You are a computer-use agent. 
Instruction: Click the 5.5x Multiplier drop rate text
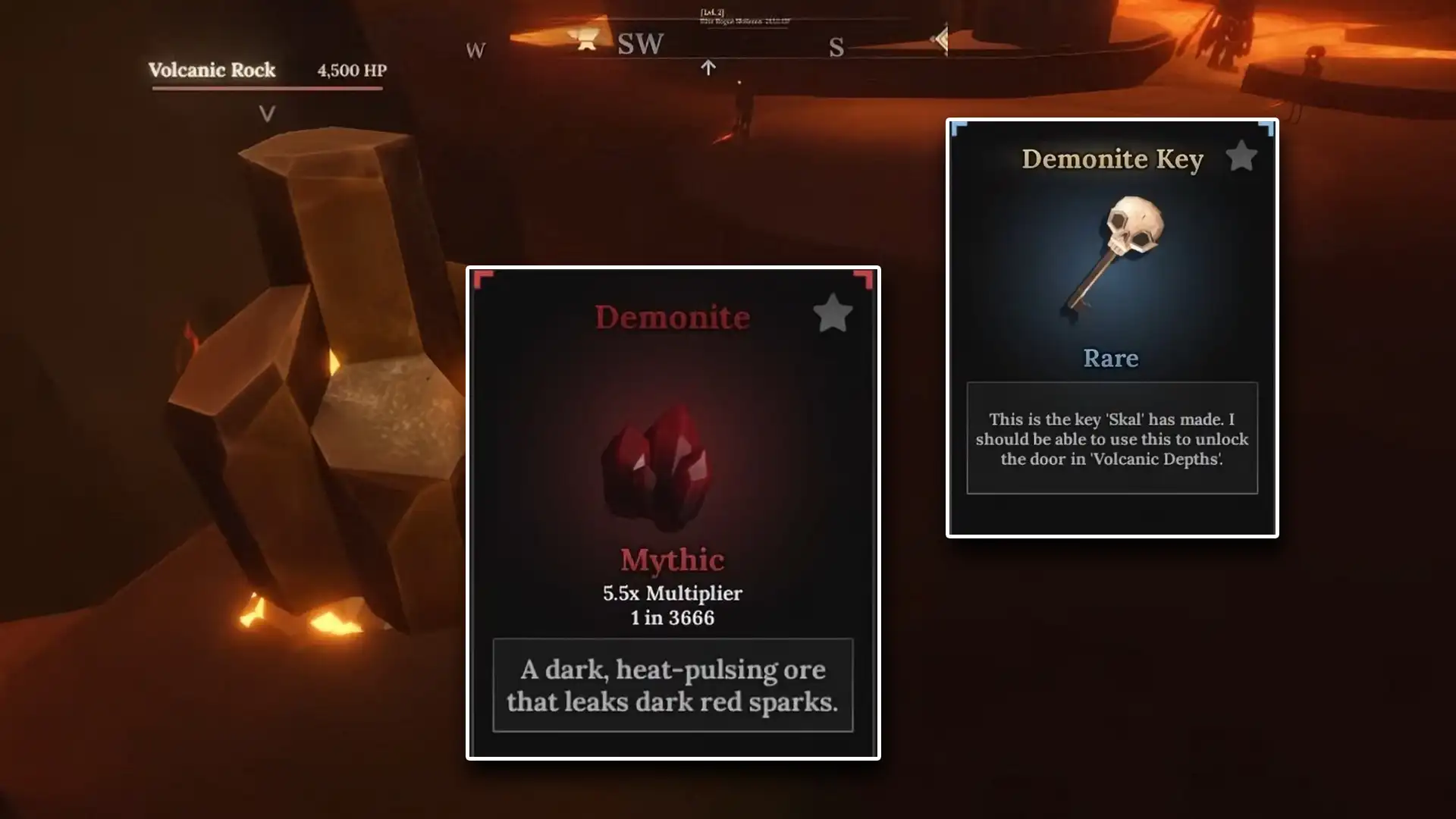pyautogui.click(x=670, y=594)
